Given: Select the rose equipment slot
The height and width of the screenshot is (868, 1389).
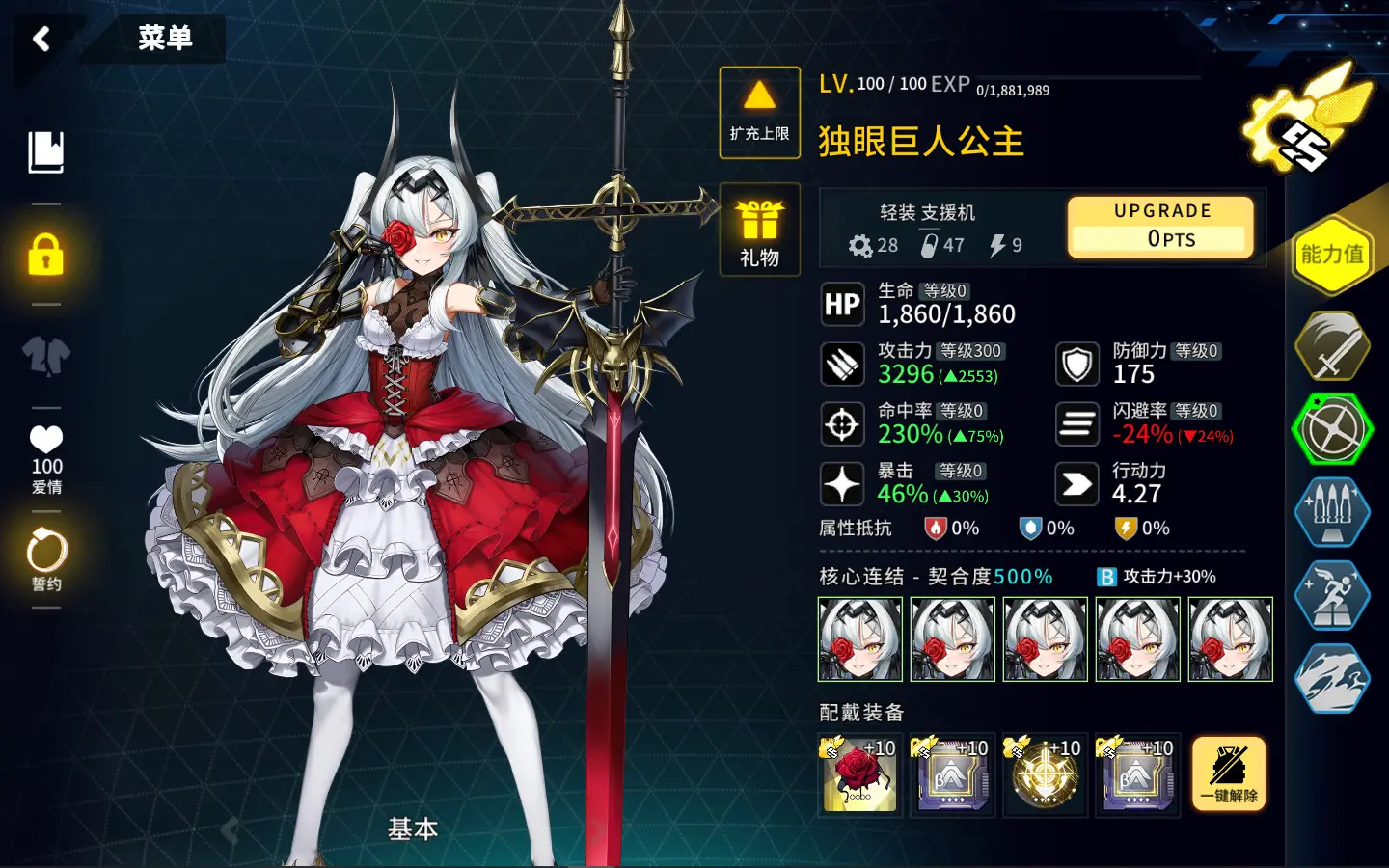Looking at the screenshot, I should [859, 774].
